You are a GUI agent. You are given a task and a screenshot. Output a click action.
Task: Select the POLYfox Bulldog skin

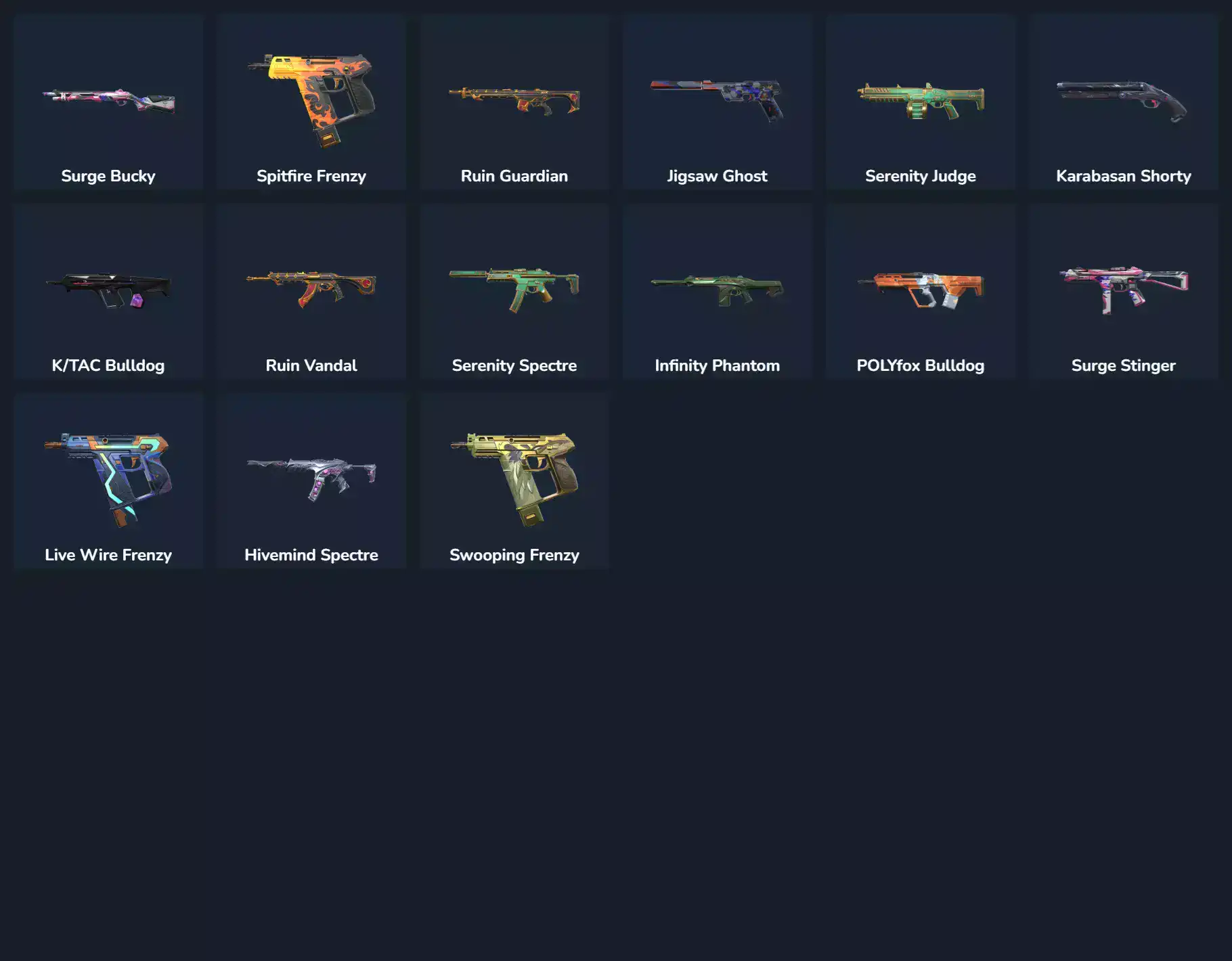(x=921, y=292)
